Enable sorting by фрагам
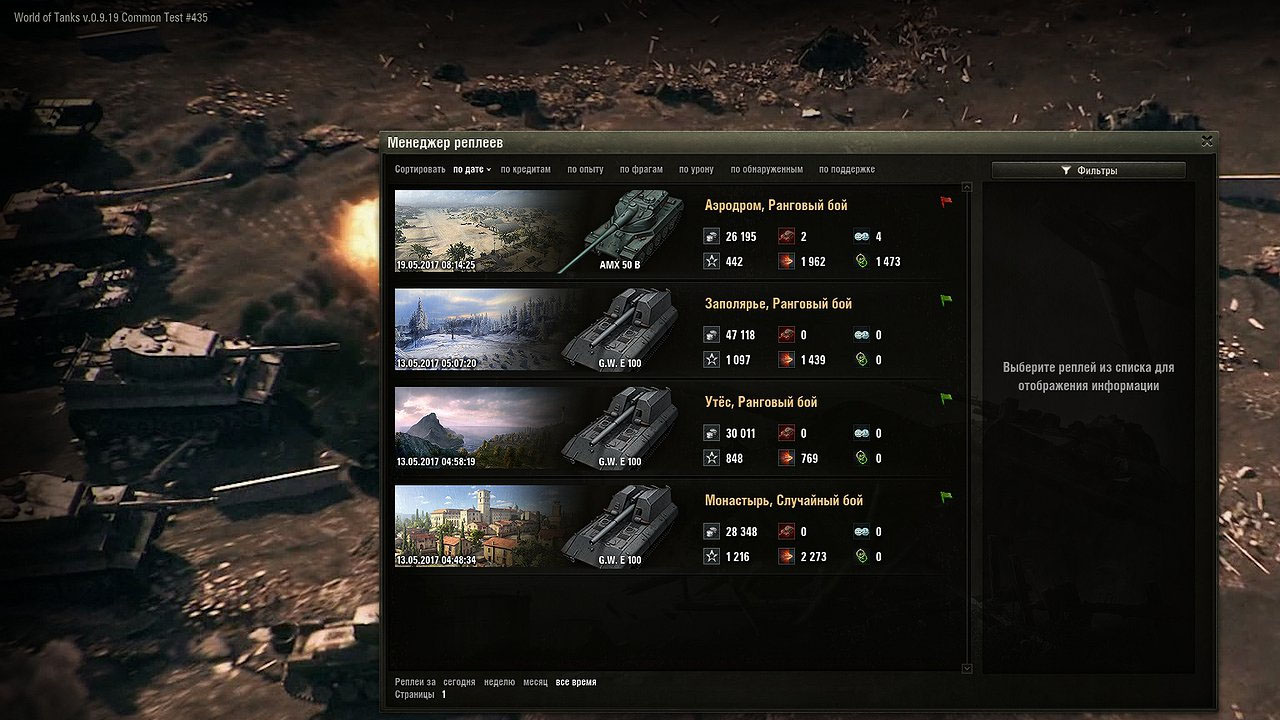This screenshot has width=1280, height=720. click(x=640, y=169)
